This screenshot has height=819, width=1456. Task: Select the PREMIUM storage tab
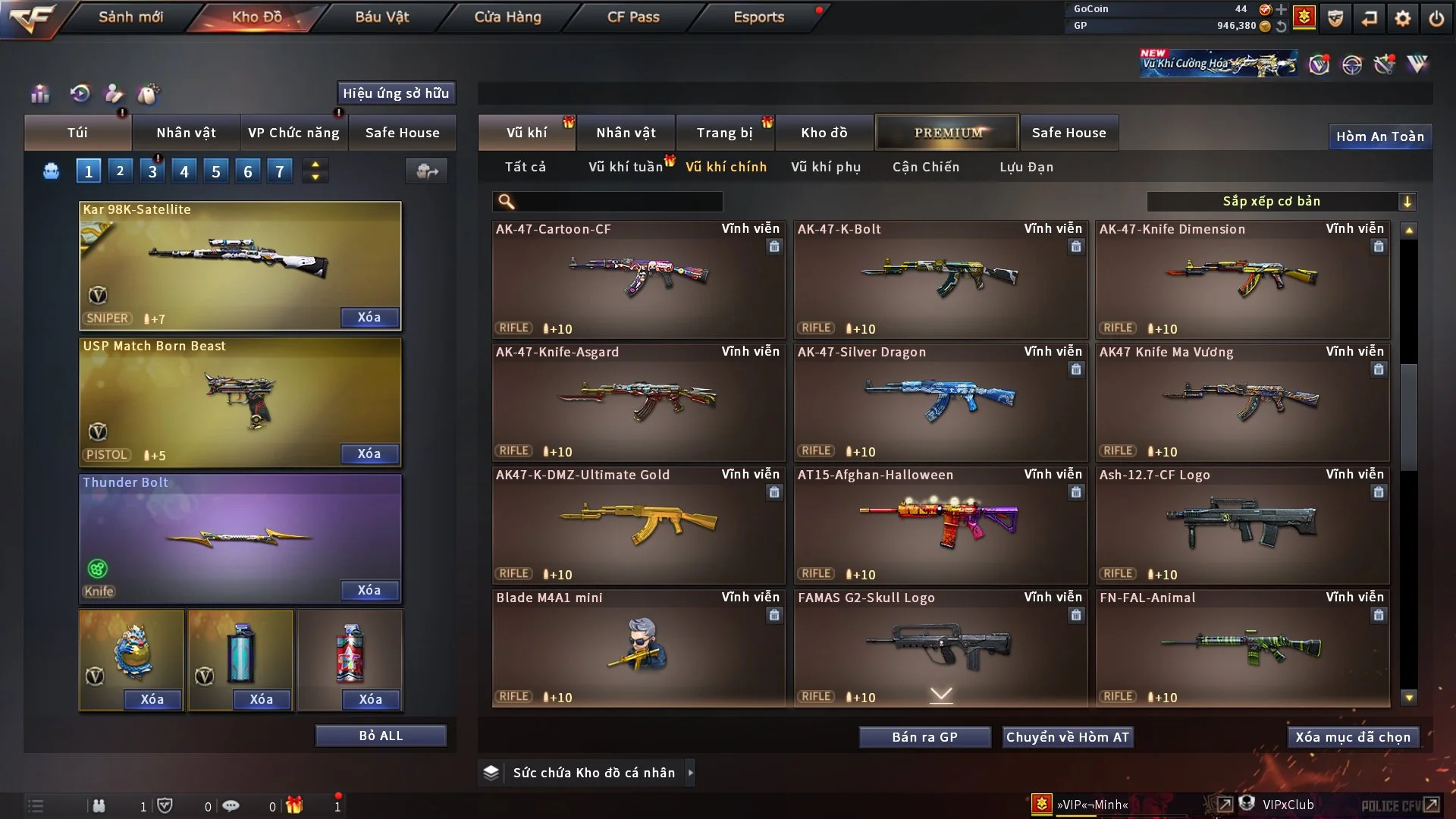(x=947, y=133)
